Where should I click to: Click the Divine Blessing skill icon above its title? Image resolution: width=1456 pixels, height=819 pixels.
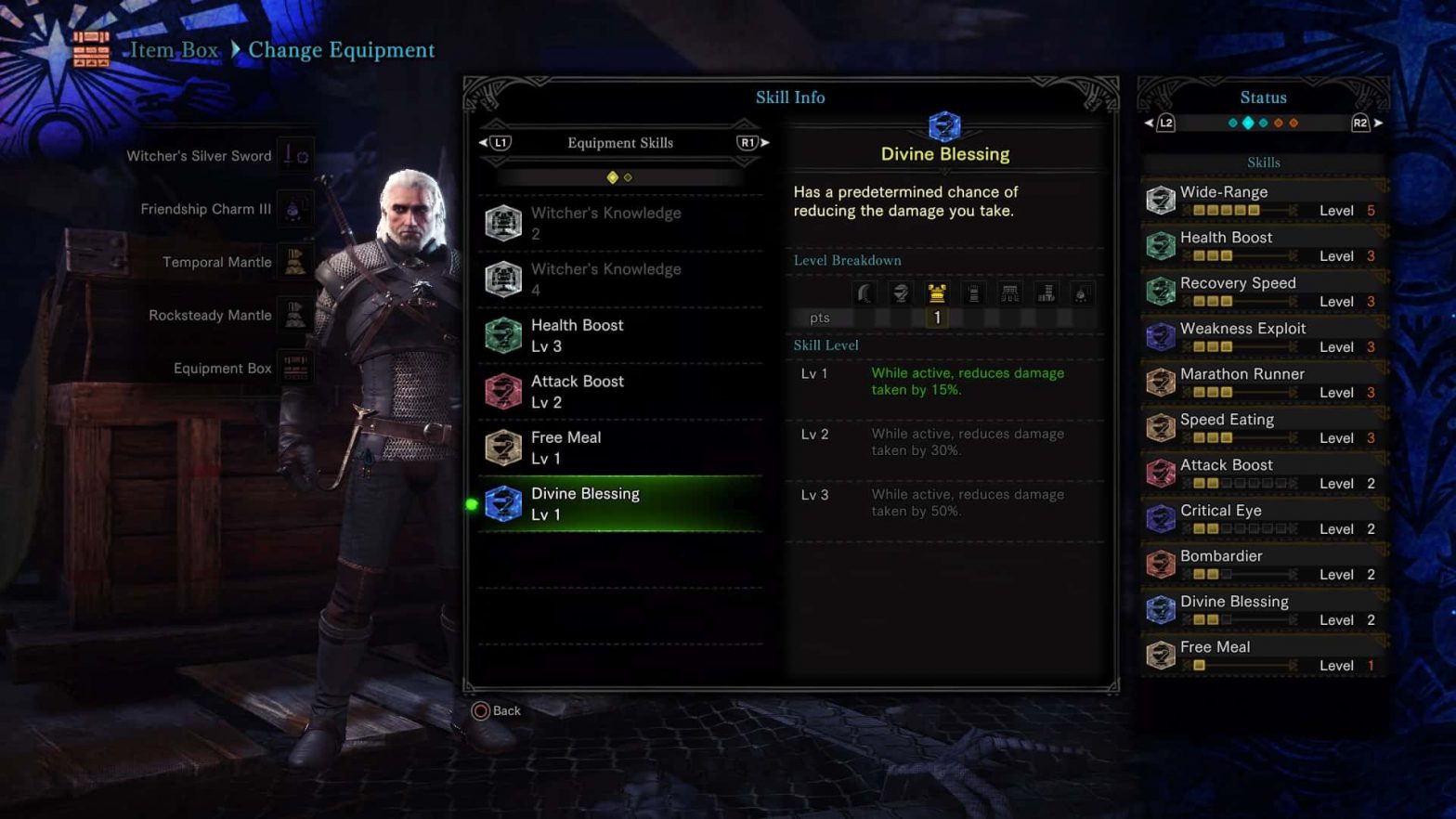[x=945, y=126]
